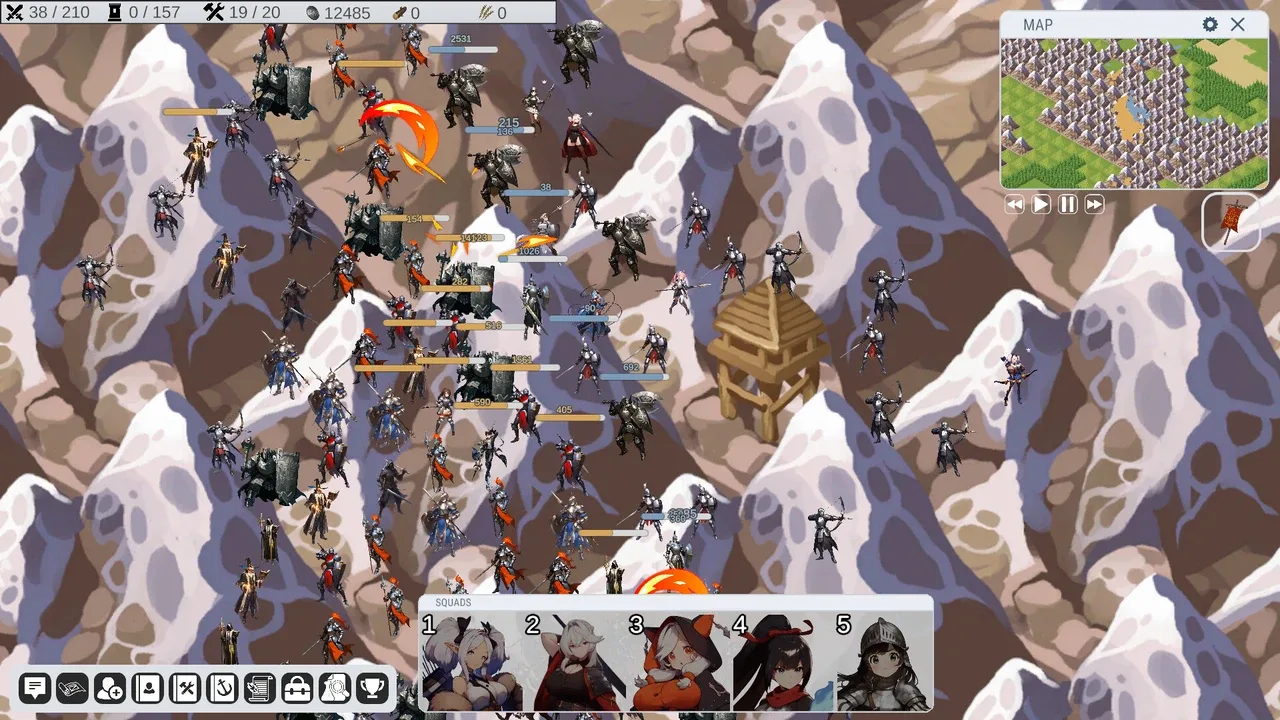
Task: Open the world map scroll icon
Action: click(x=72, y=688)
